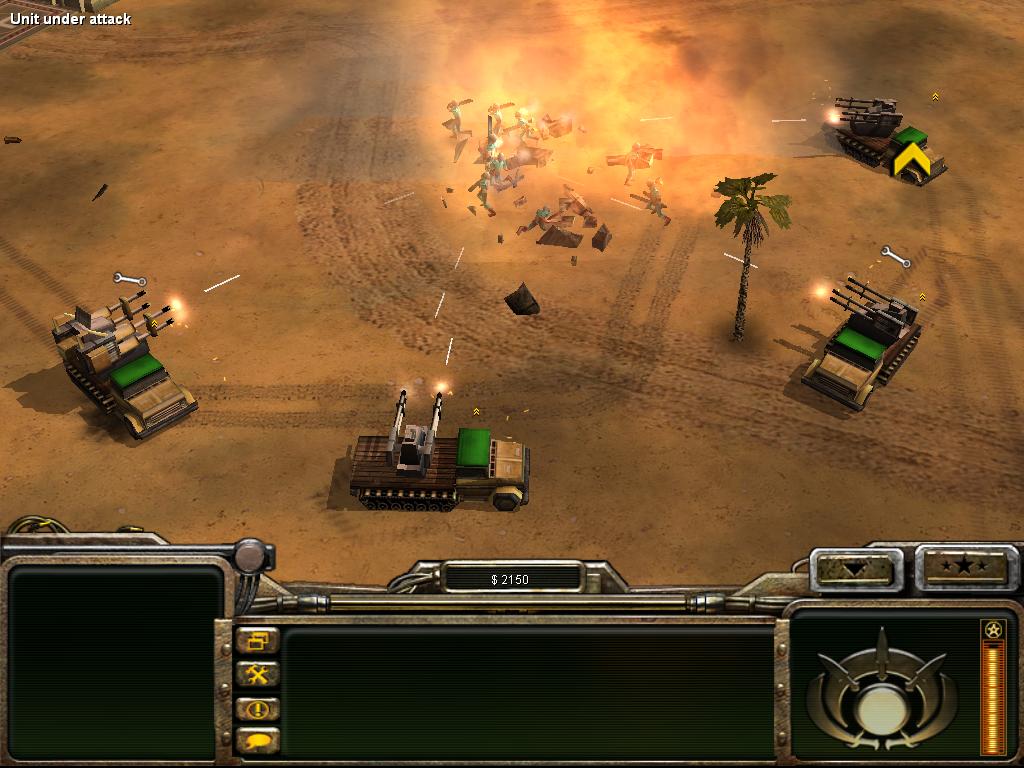Activate the exclamation mark beacon button

(x=257, y=708)
